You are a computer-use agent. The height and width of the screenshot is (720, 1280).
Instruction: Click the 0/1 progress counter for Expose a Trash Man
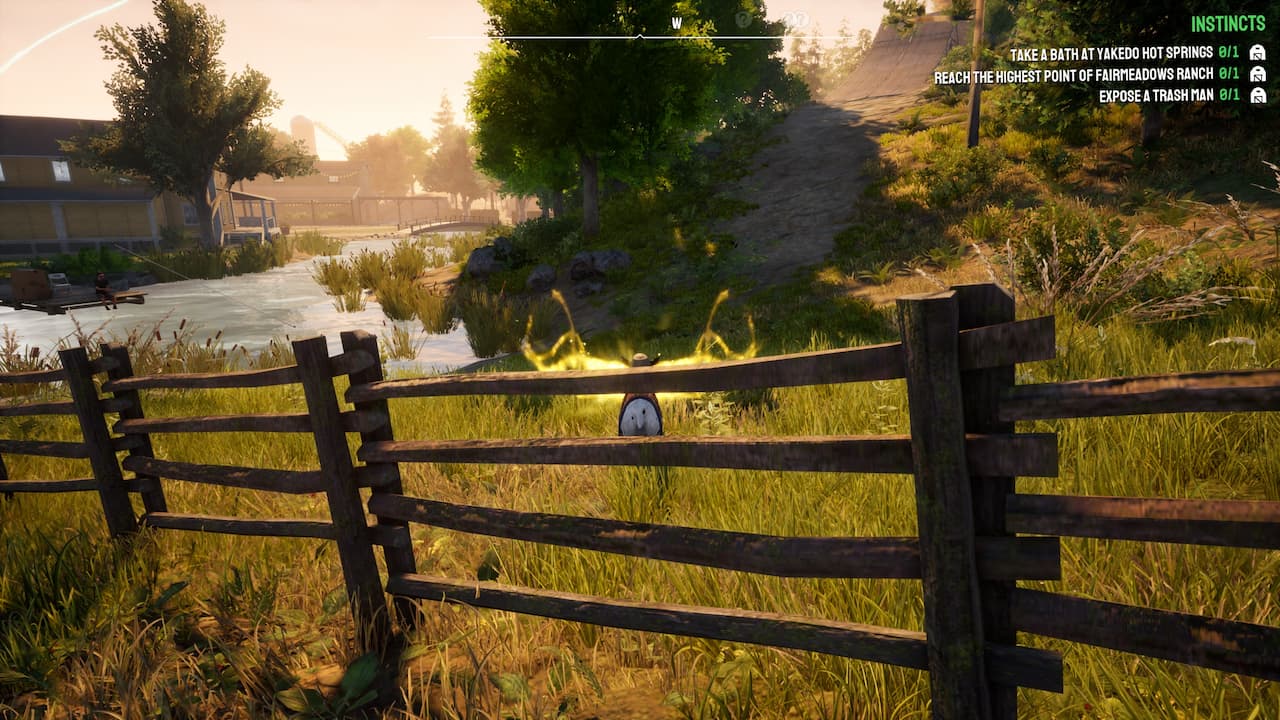[1228, 95]
